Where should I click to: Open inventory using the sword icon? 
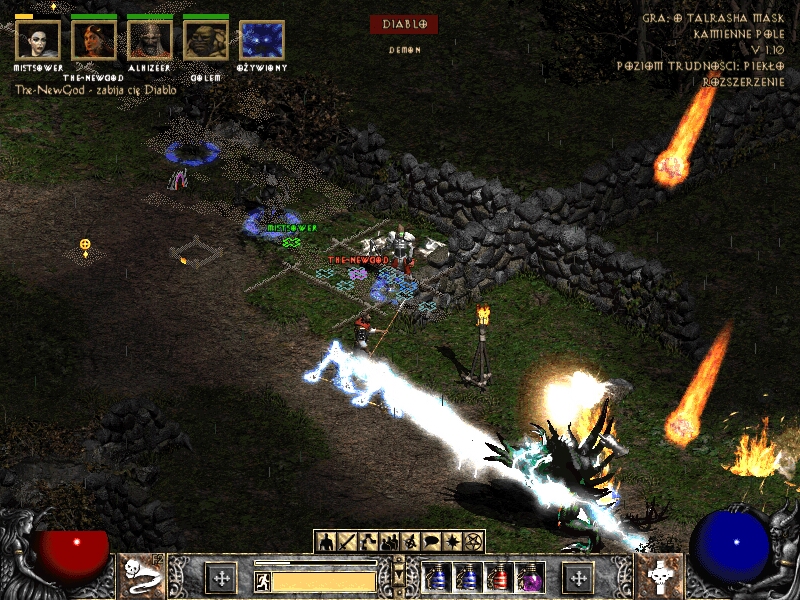pos(346,542)
